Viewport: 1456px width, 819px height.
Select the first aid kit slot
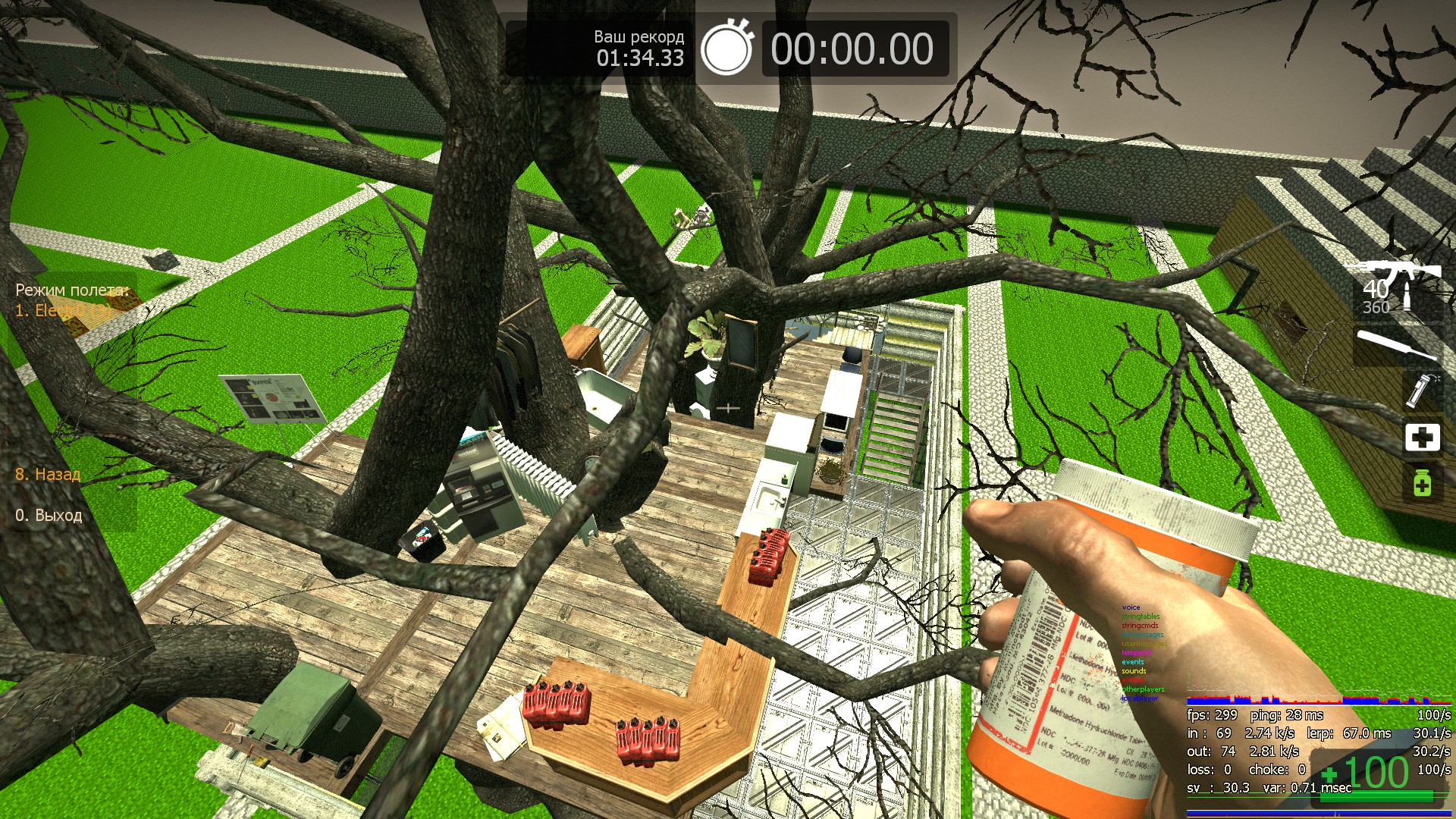(1422, 438)
